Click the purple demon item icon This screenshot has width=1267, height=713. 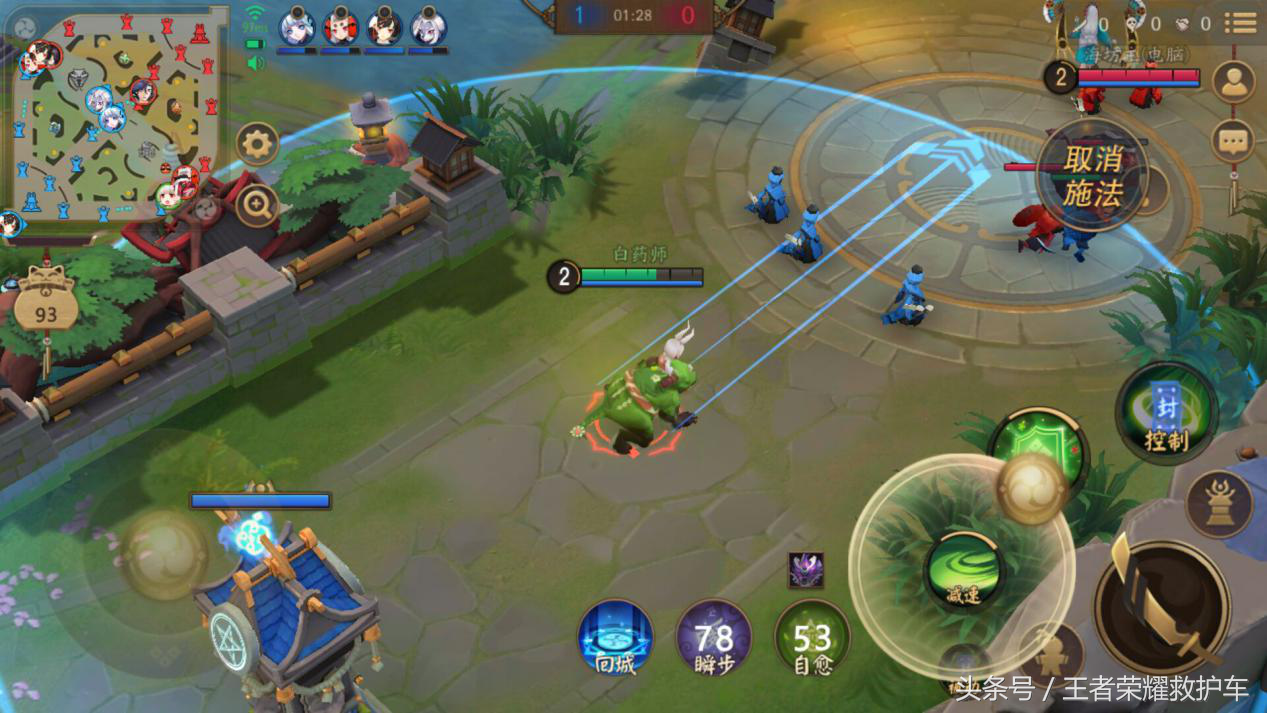coord(806,570)
